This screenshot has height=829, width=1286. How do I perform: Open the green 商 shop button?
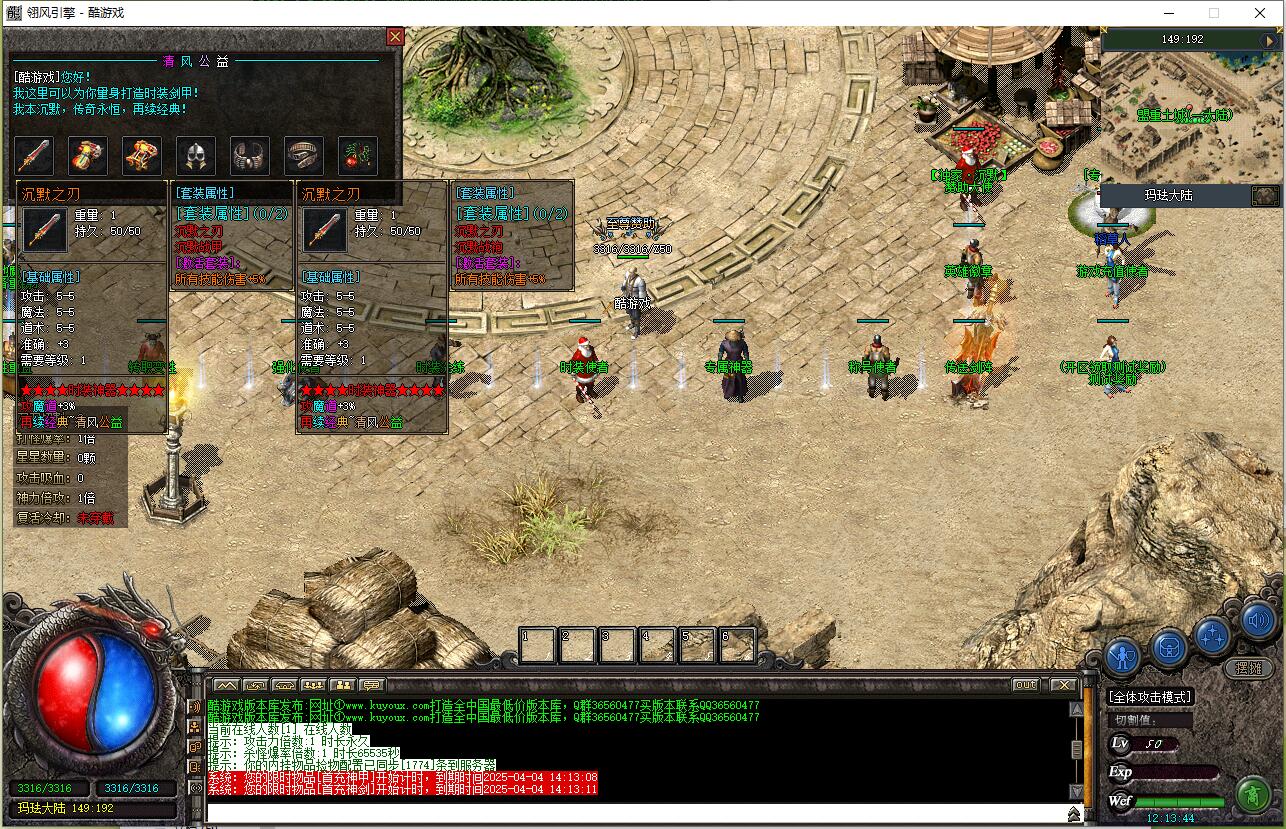(1252, 795)
